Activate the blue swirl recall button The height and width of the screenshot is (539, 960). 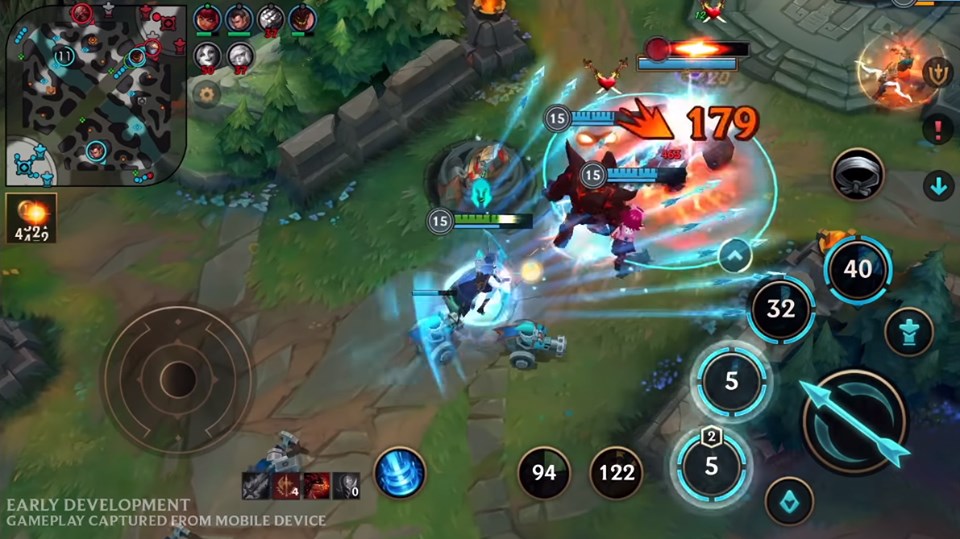(x=400, y=472)
